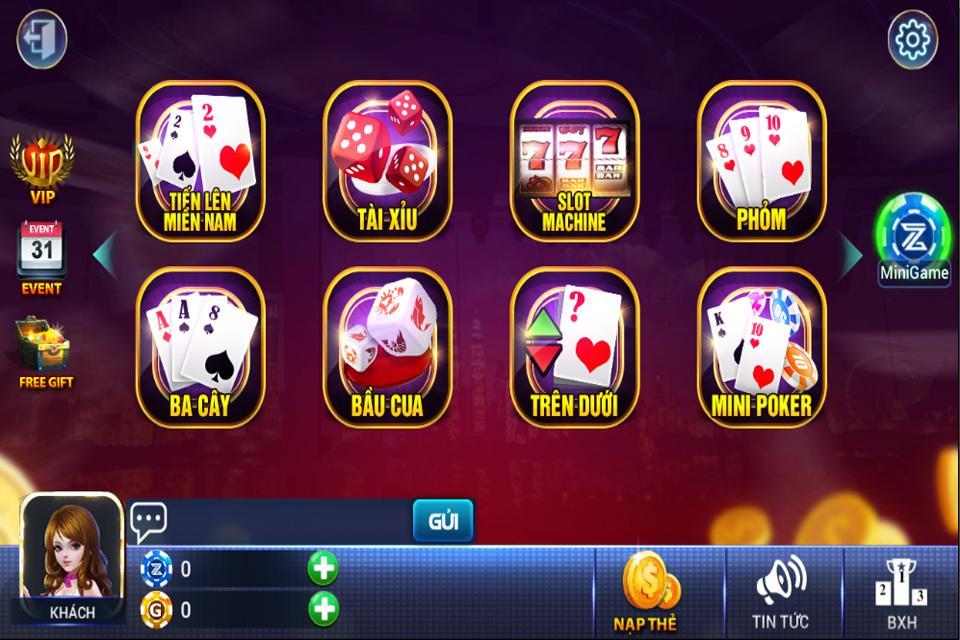Launch the Tài Xỉu dice game
Viewport: 960px width, 640px height.
387,161
